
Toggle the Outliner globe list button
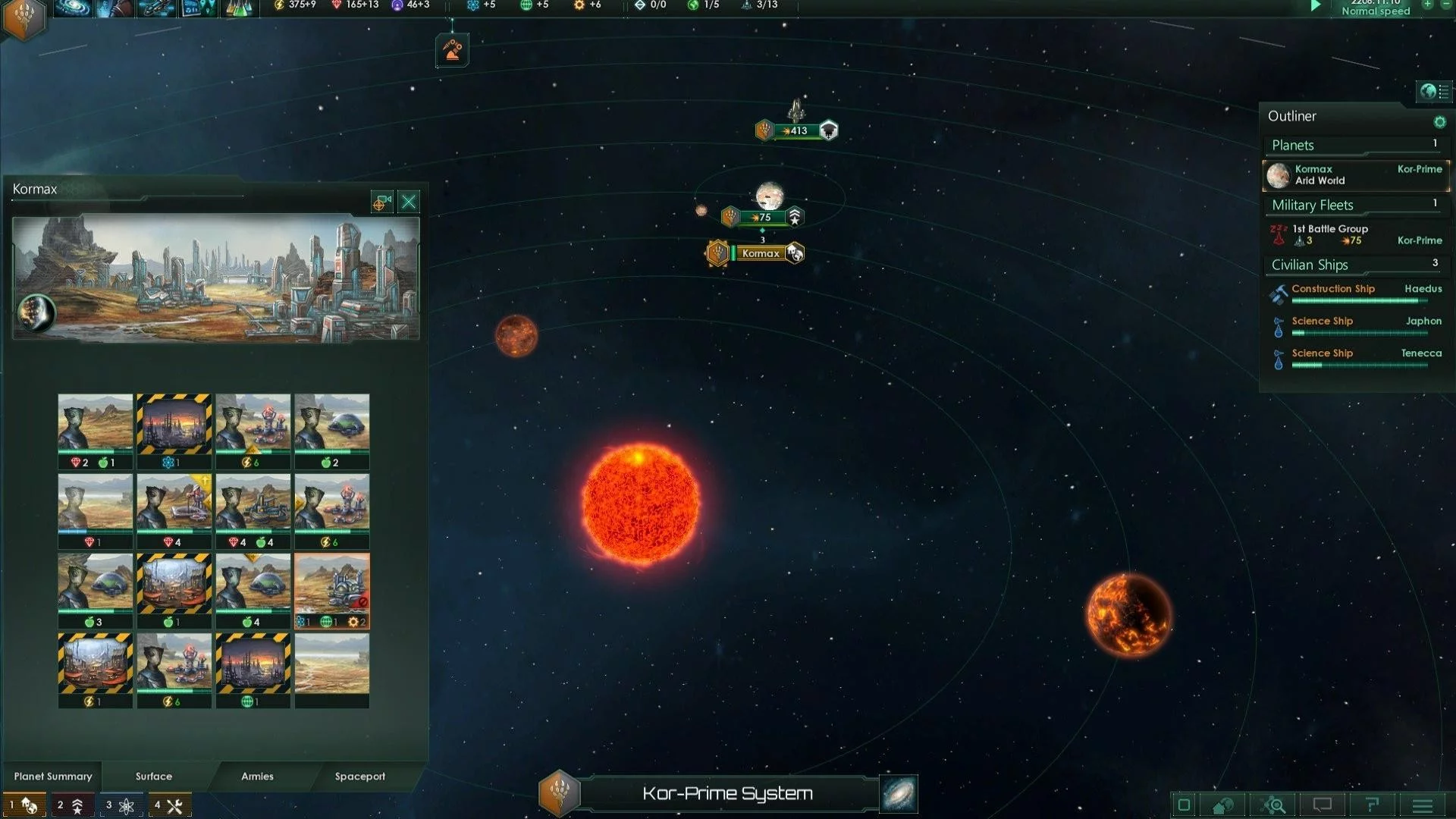(1432, 92)
